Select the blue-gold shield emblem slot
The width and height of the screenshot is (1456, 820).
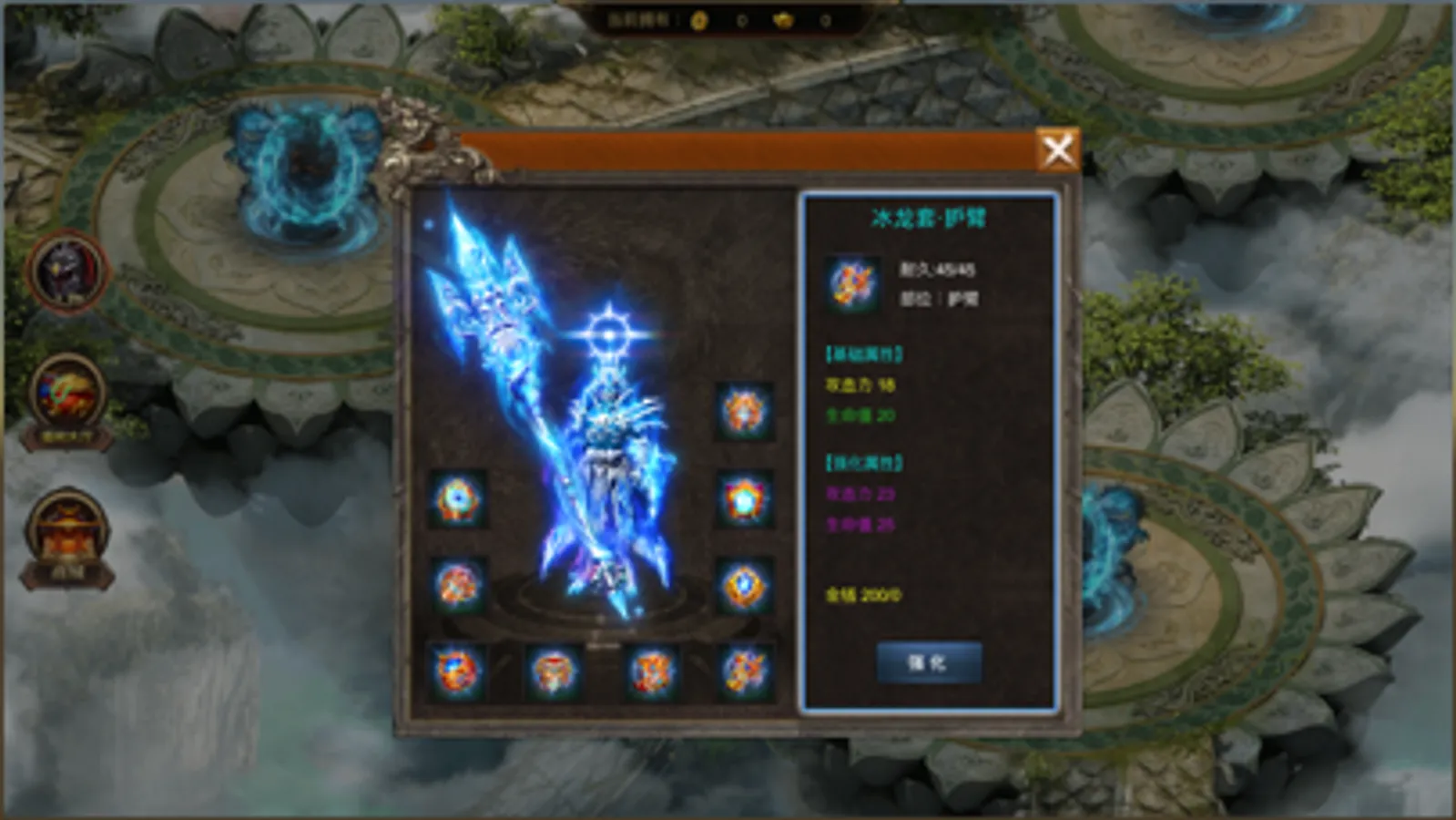click(x=745, y=581)
